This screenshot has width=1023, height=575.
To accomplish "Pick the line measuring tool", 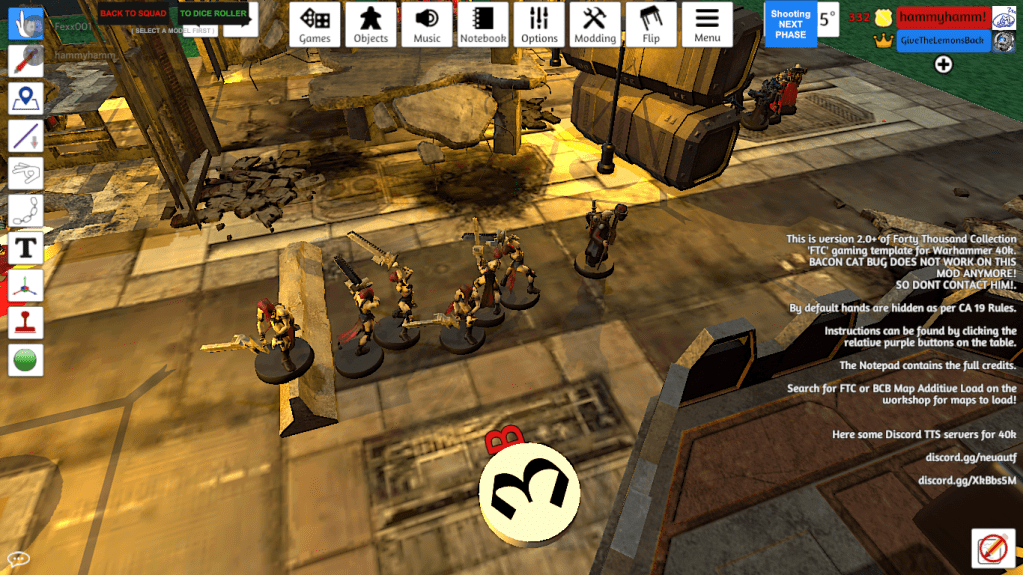I will coord(25,135).
